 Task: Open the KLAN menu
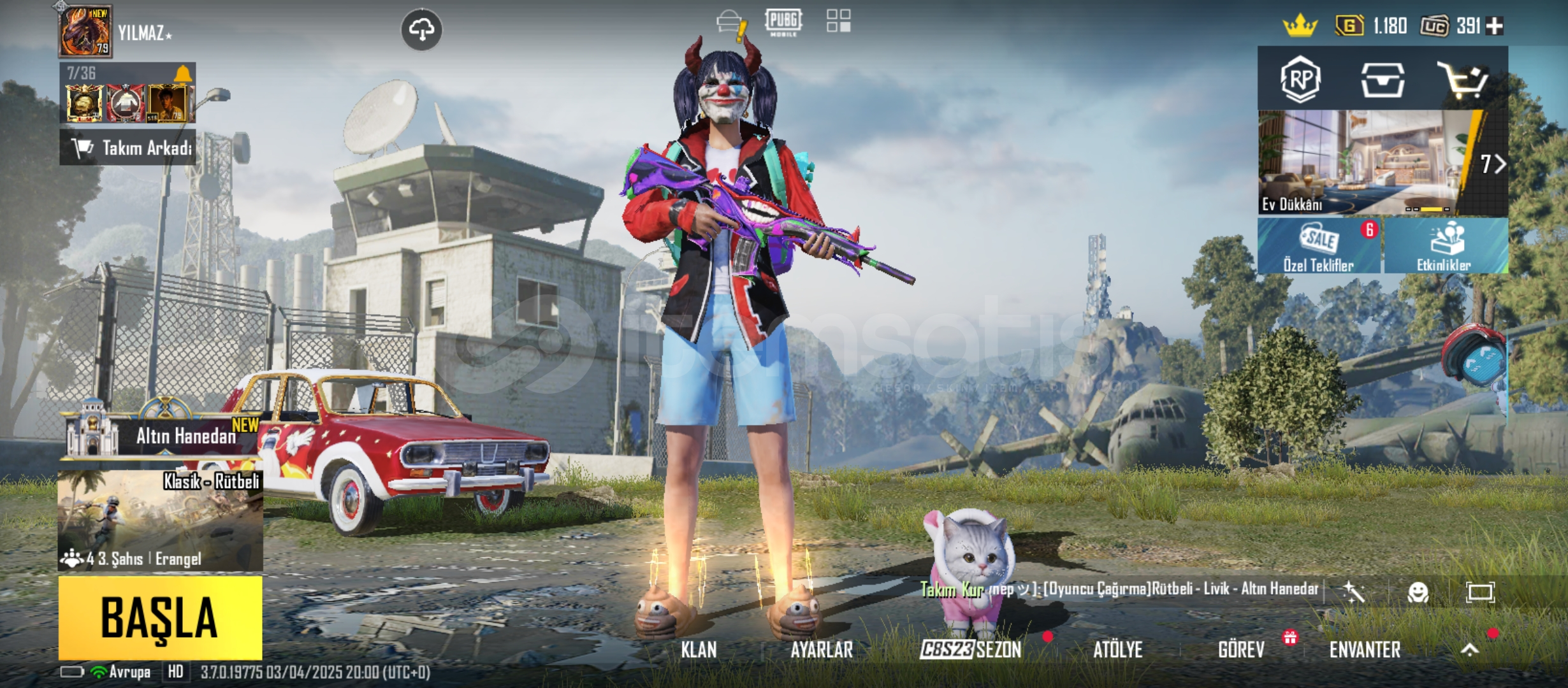coord(699,650)
